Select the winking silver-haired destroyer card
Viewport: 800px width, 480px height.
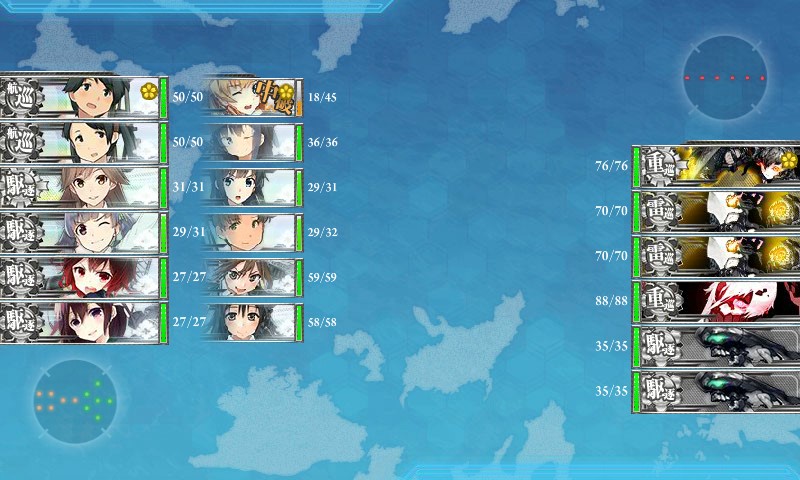click(85, 232)
